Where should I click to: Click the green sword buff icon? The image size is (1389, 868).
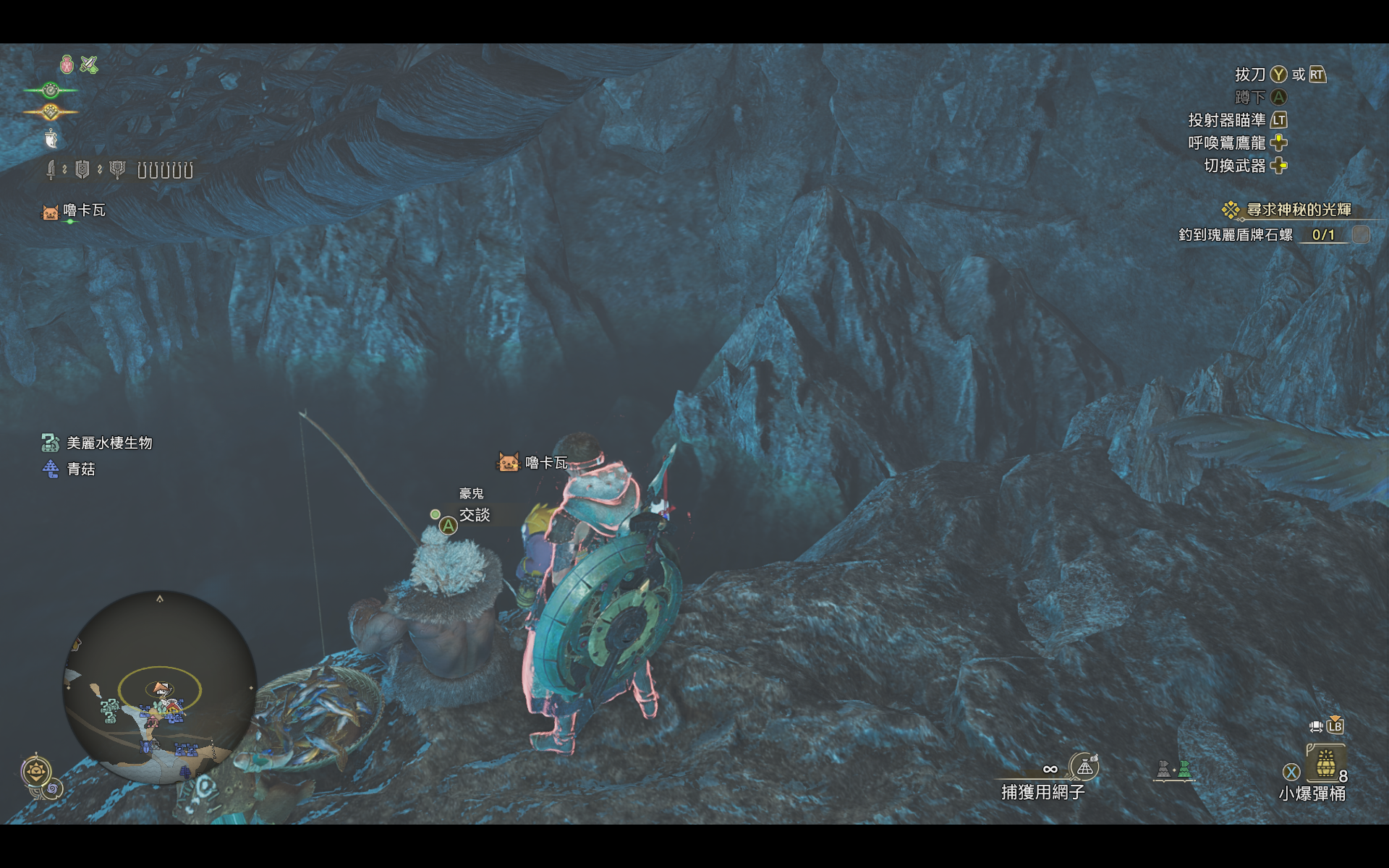(89, 65)
